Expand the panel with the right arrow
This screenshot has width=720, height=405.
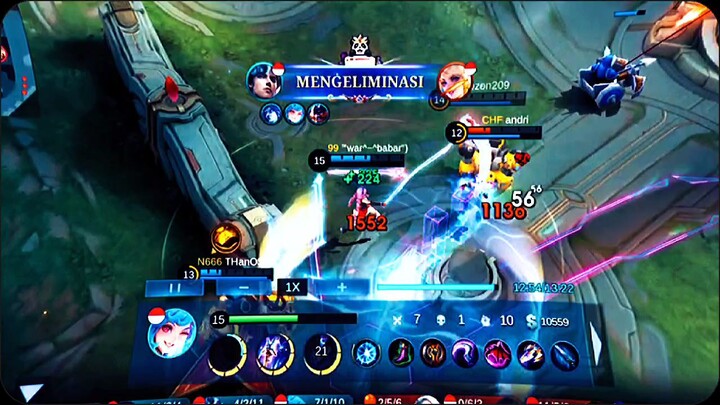pos(597,345)
